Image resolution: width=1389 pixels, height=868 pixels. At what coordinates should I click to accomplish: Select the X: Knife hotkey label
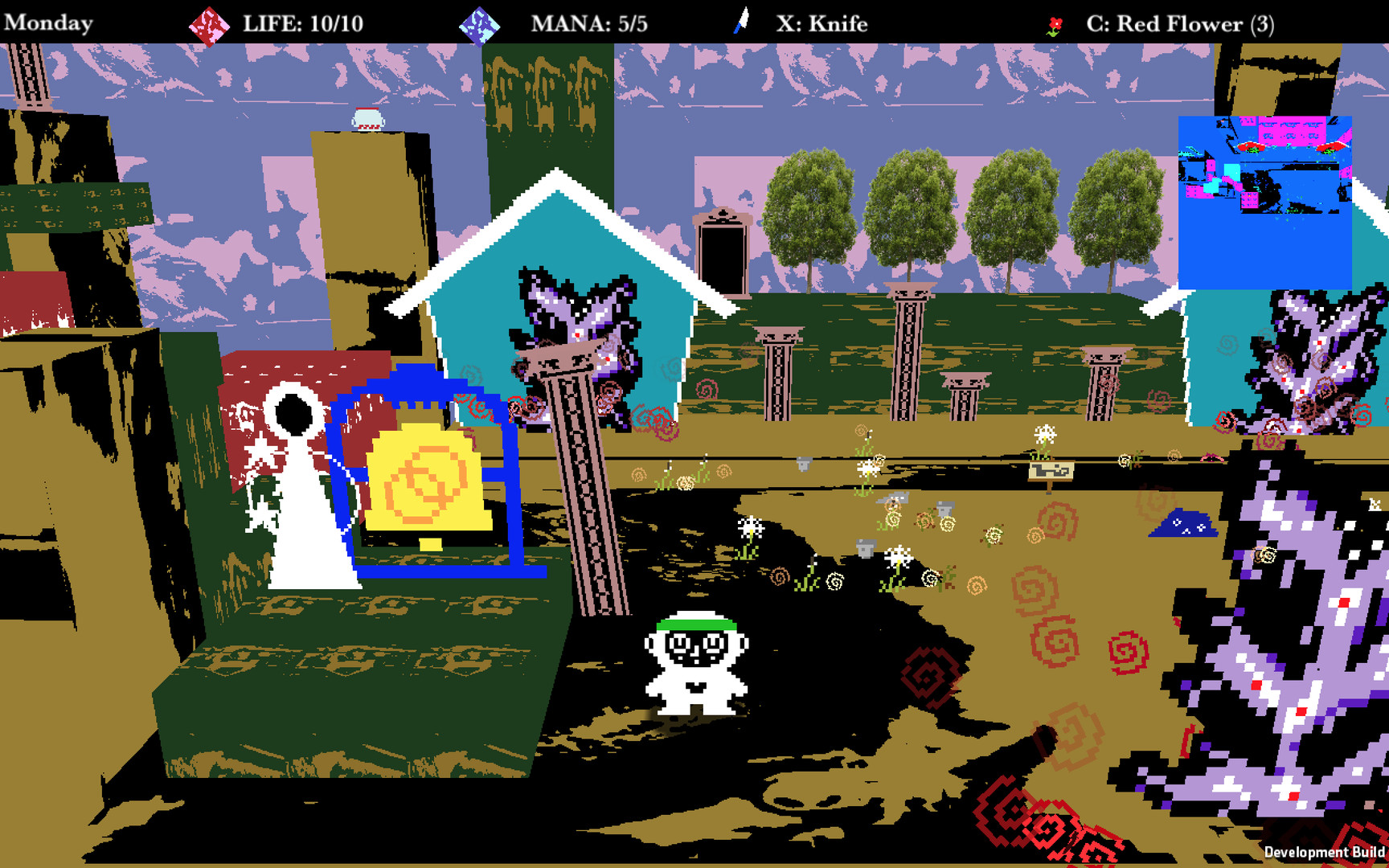coord(820,23)
